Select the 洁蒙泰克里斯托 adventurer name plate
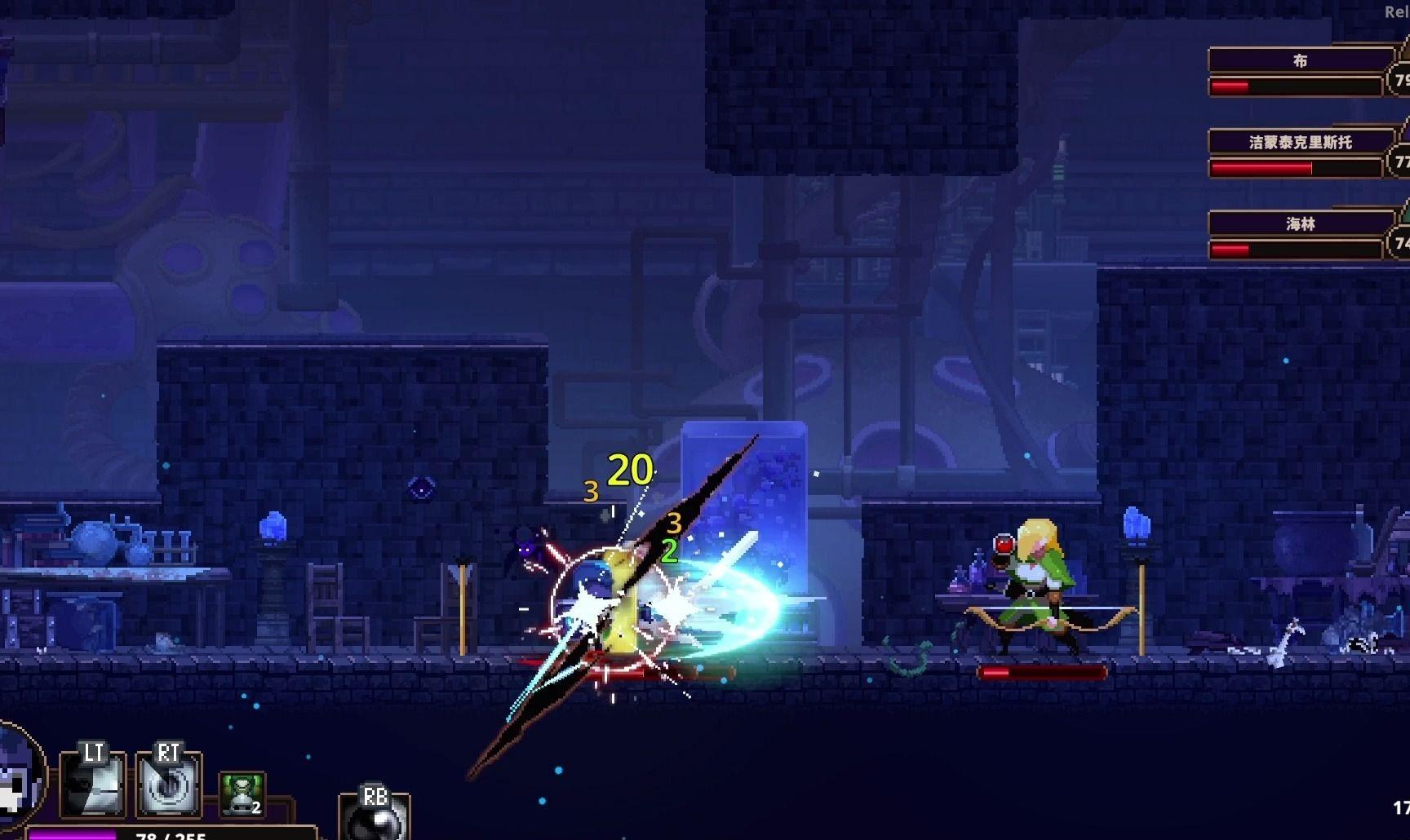Viewport: 1410px width, 840px height. tap(1300, 142)
